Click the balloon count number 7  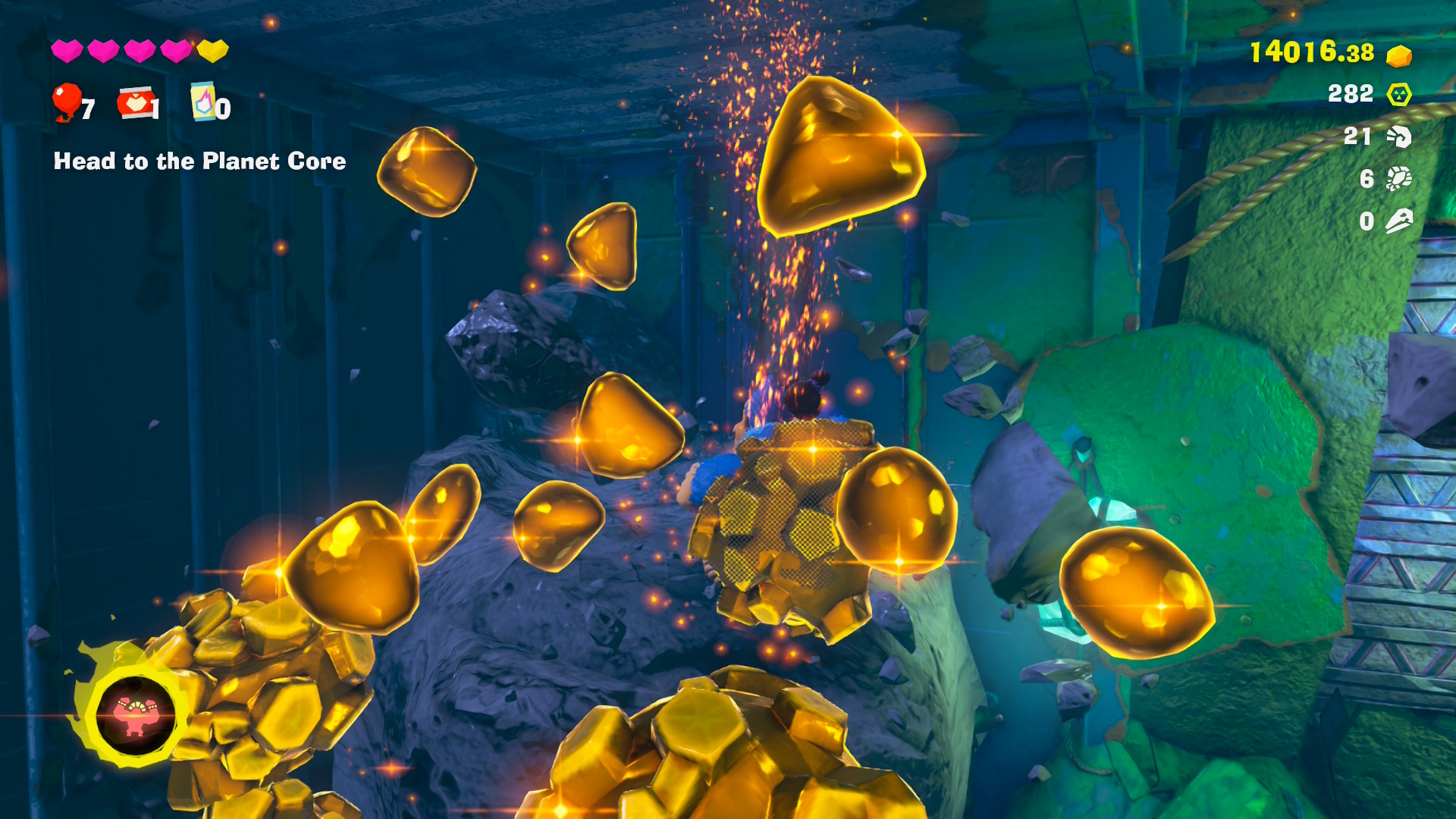tap(89, 110)
